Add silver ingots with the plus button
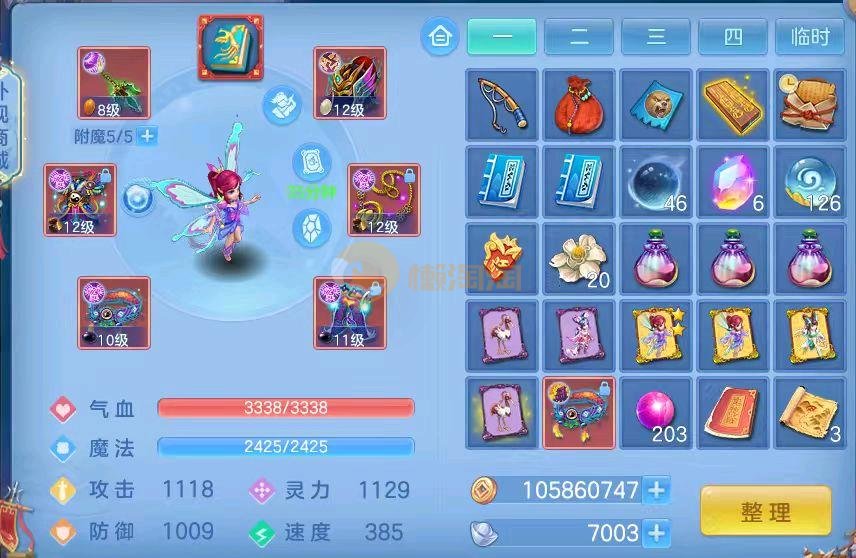Screen dimensions: 856x558 point(657,531)
